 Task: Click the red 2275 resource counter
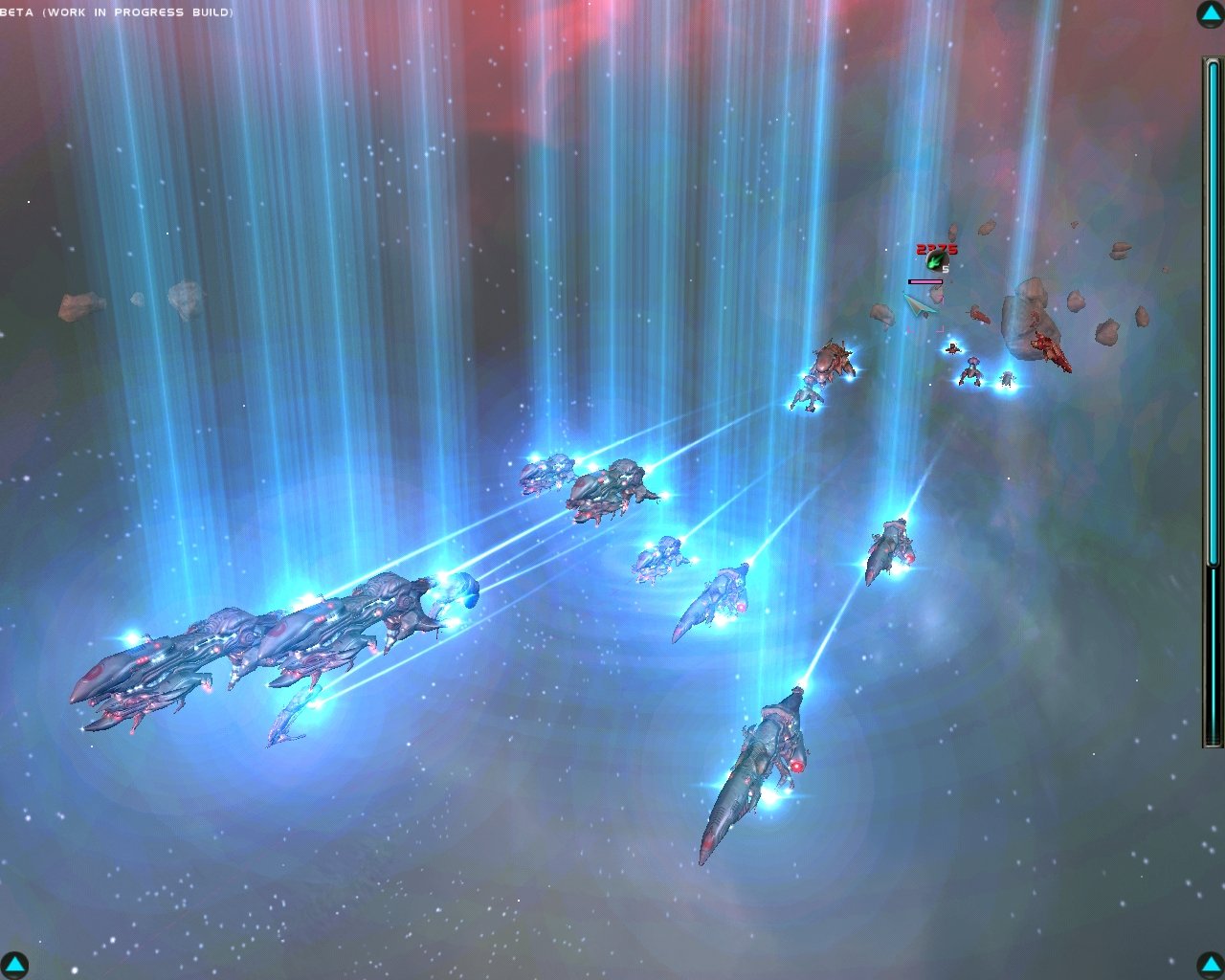click(x=936, y=247)
